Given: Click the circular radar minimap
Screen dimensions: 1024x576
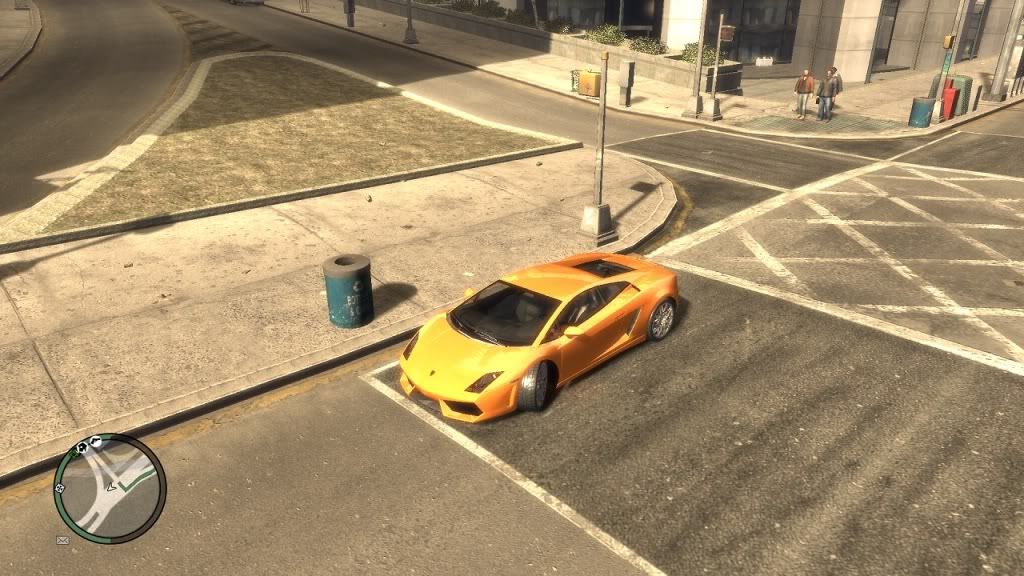Looking at the screenshot, I should [109, 488].
